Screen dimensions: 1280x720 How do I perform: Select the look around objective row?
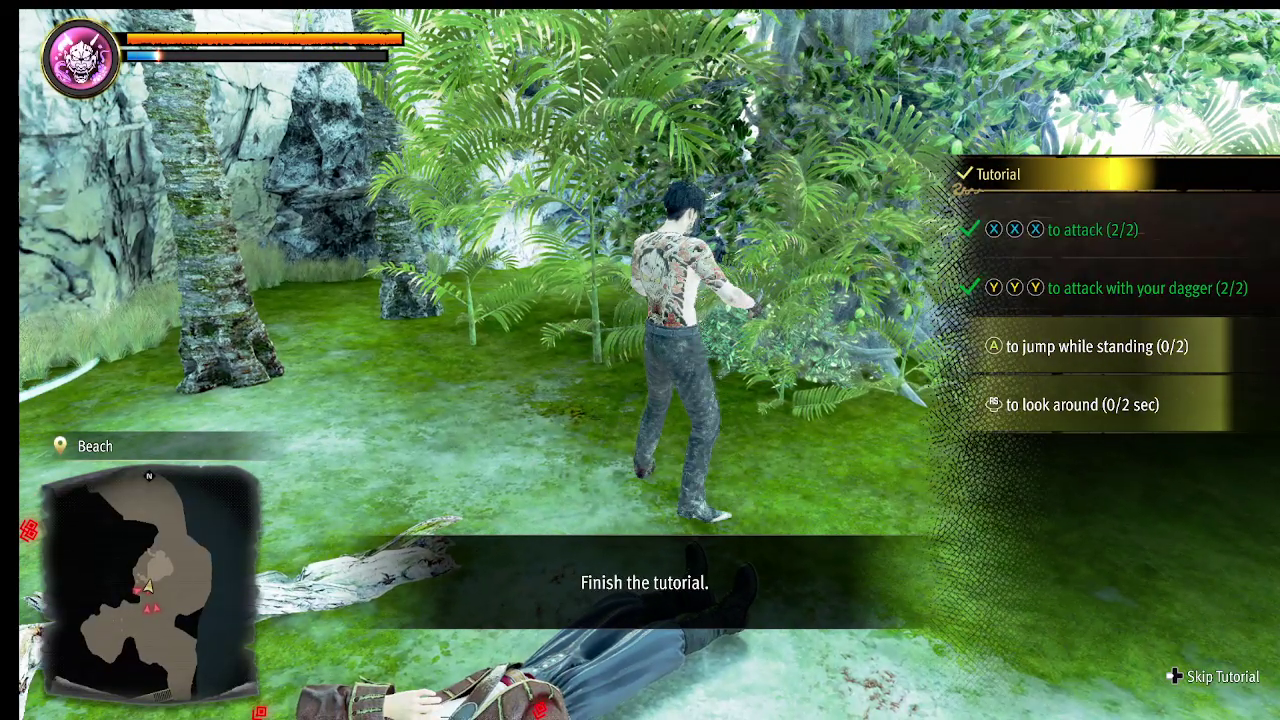[1080, 405]
